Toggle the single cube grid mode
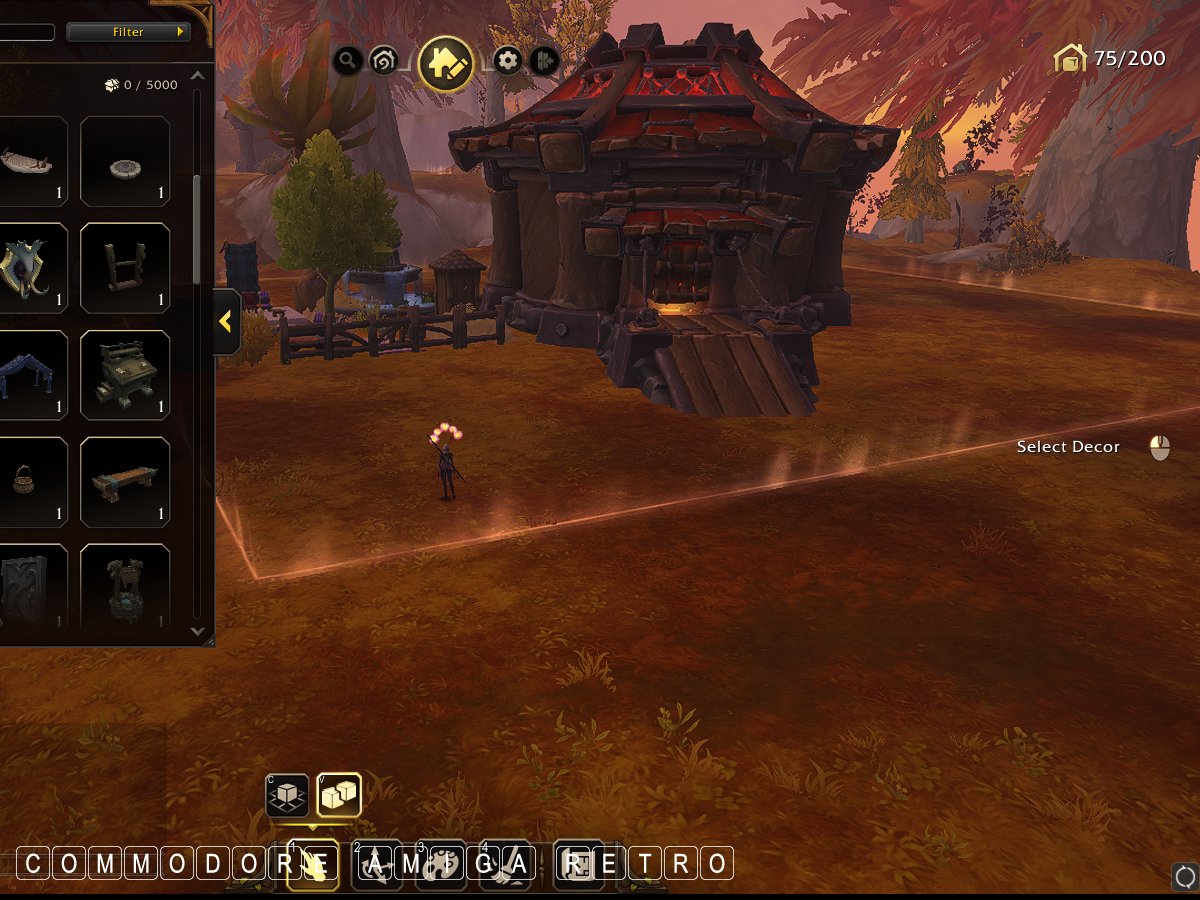 pyautogui.click(x=287, y=796)
